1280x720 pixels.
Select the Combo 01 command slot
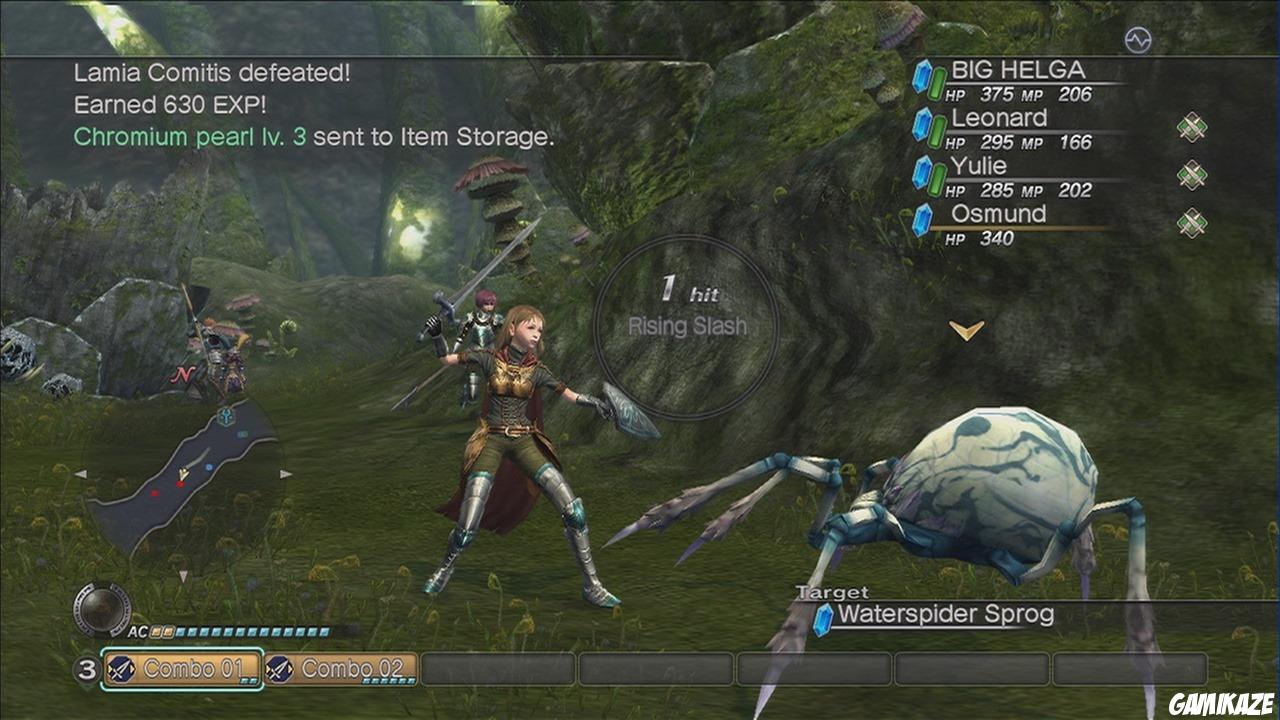(x=183, y=669)
